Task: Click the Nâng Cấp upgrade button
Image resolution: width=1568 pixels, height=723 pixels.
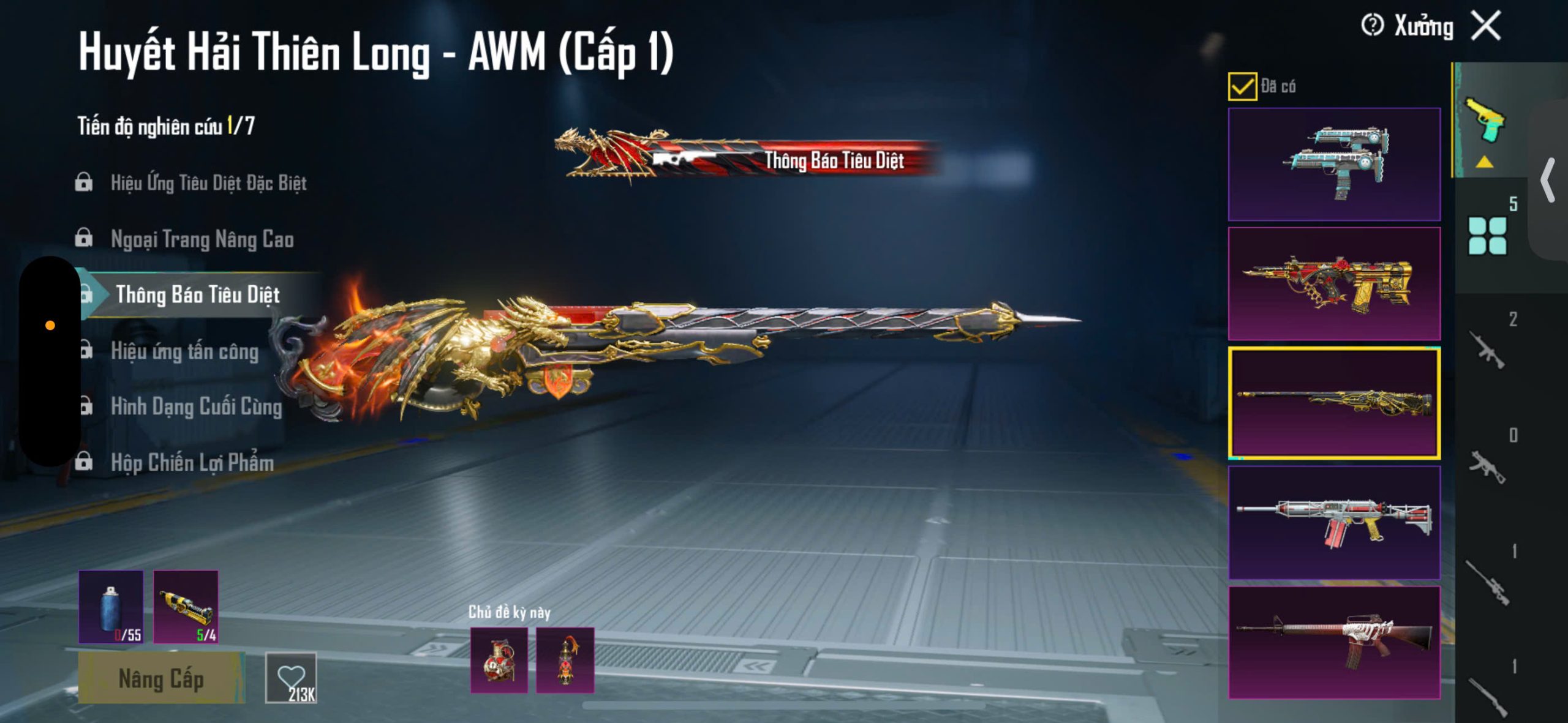Action: pos(161,678)
